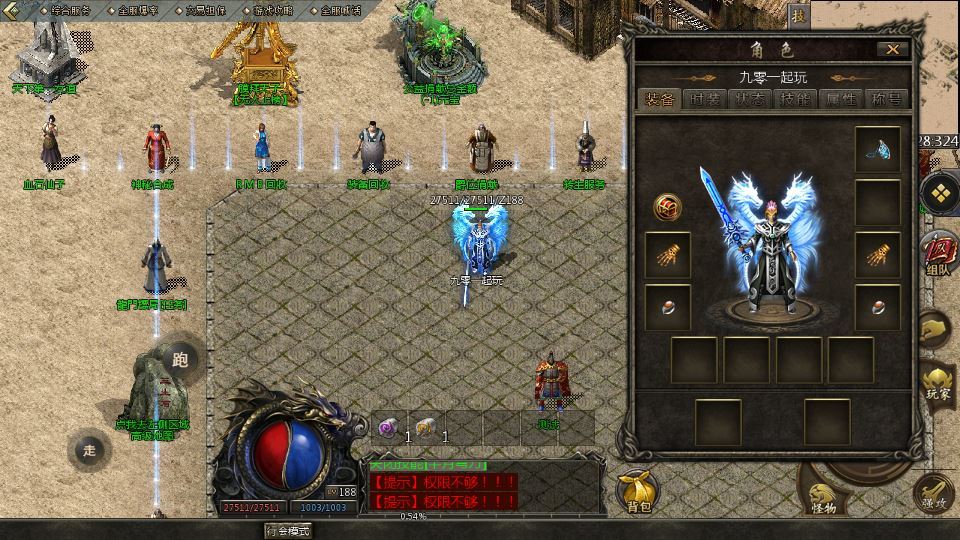Screen dimensions: 960x540
Task: Switch to the 时装 tab
Action: (704, 99)
